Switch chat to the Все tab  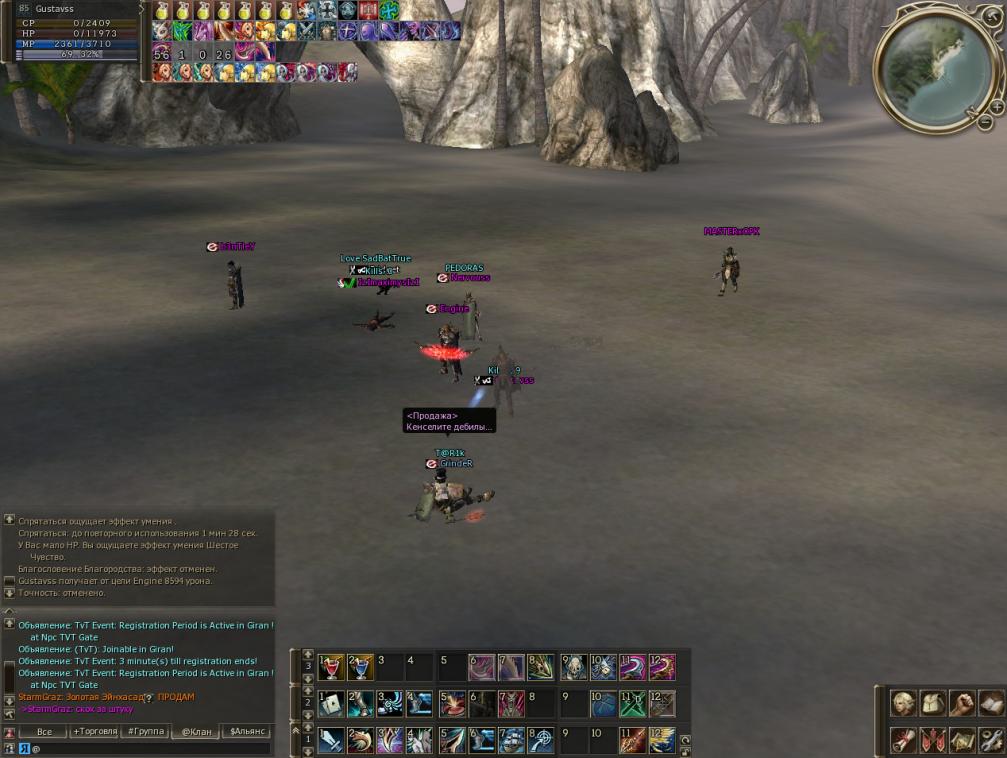tap(43, 732)
